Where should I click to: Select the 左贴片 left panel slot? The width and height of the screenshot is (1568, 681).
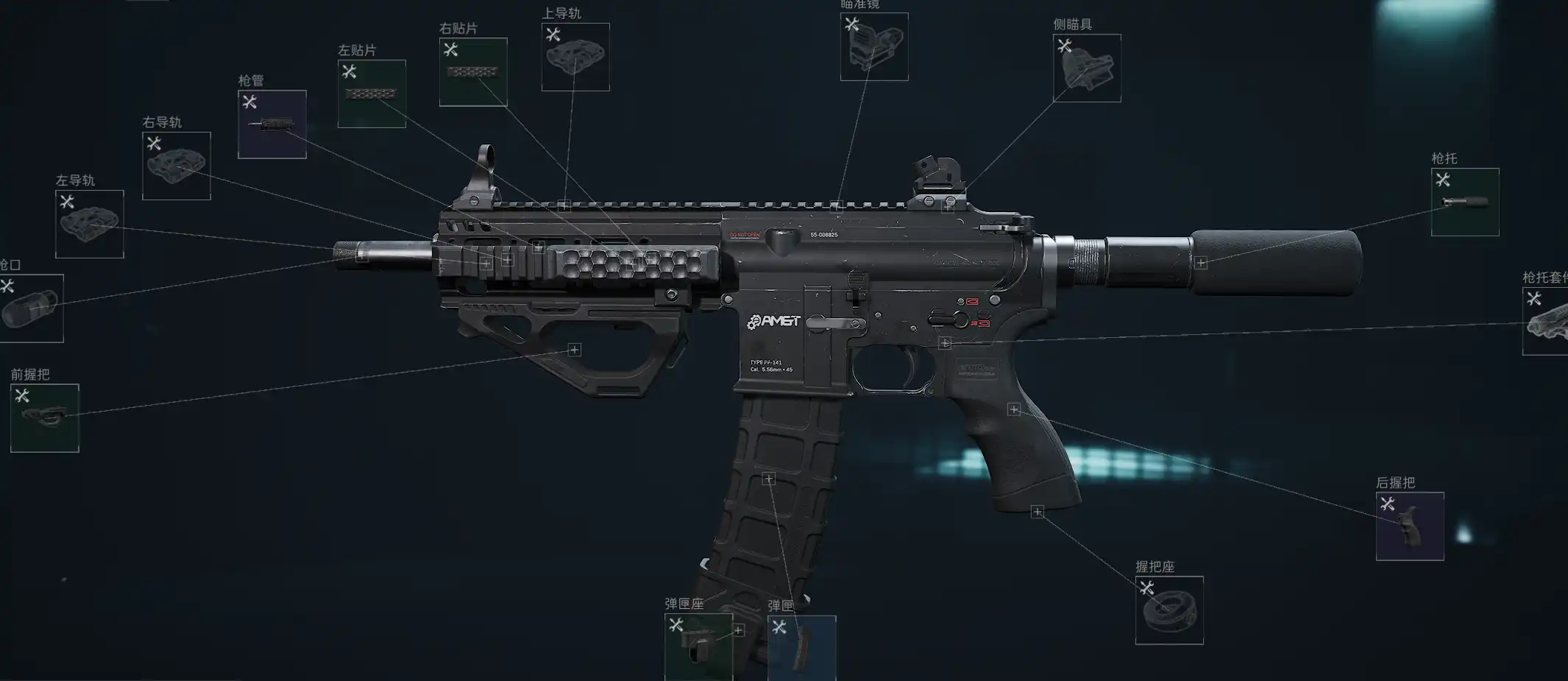click(372, 93)
